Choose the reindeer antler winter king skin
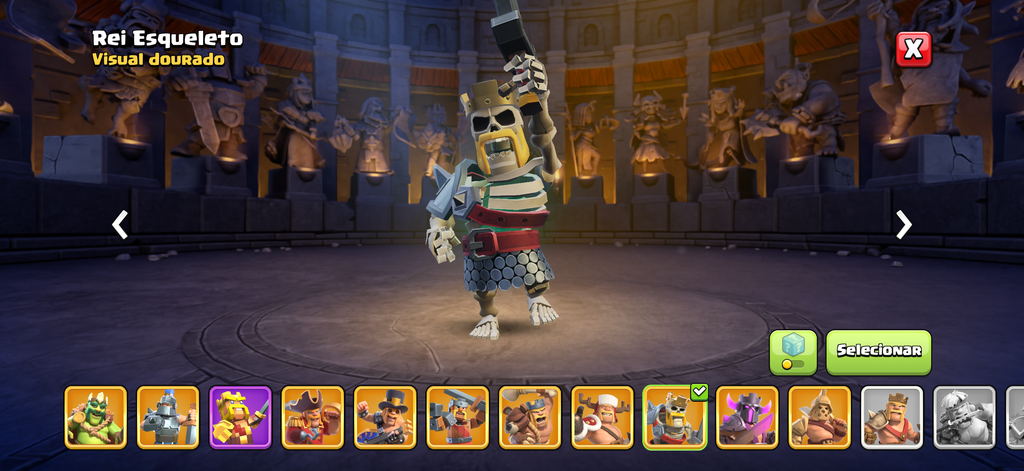The image size is (1024, 471). pyautogui.click(x=602, y=416)
